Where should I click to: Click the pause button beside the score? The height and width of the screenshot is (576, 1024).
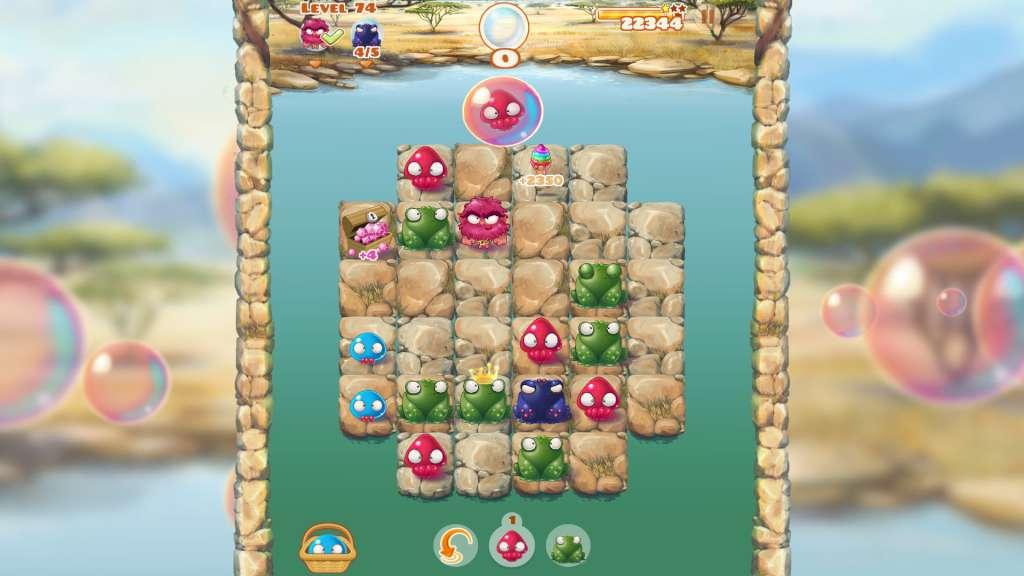[x=708, y=15]
